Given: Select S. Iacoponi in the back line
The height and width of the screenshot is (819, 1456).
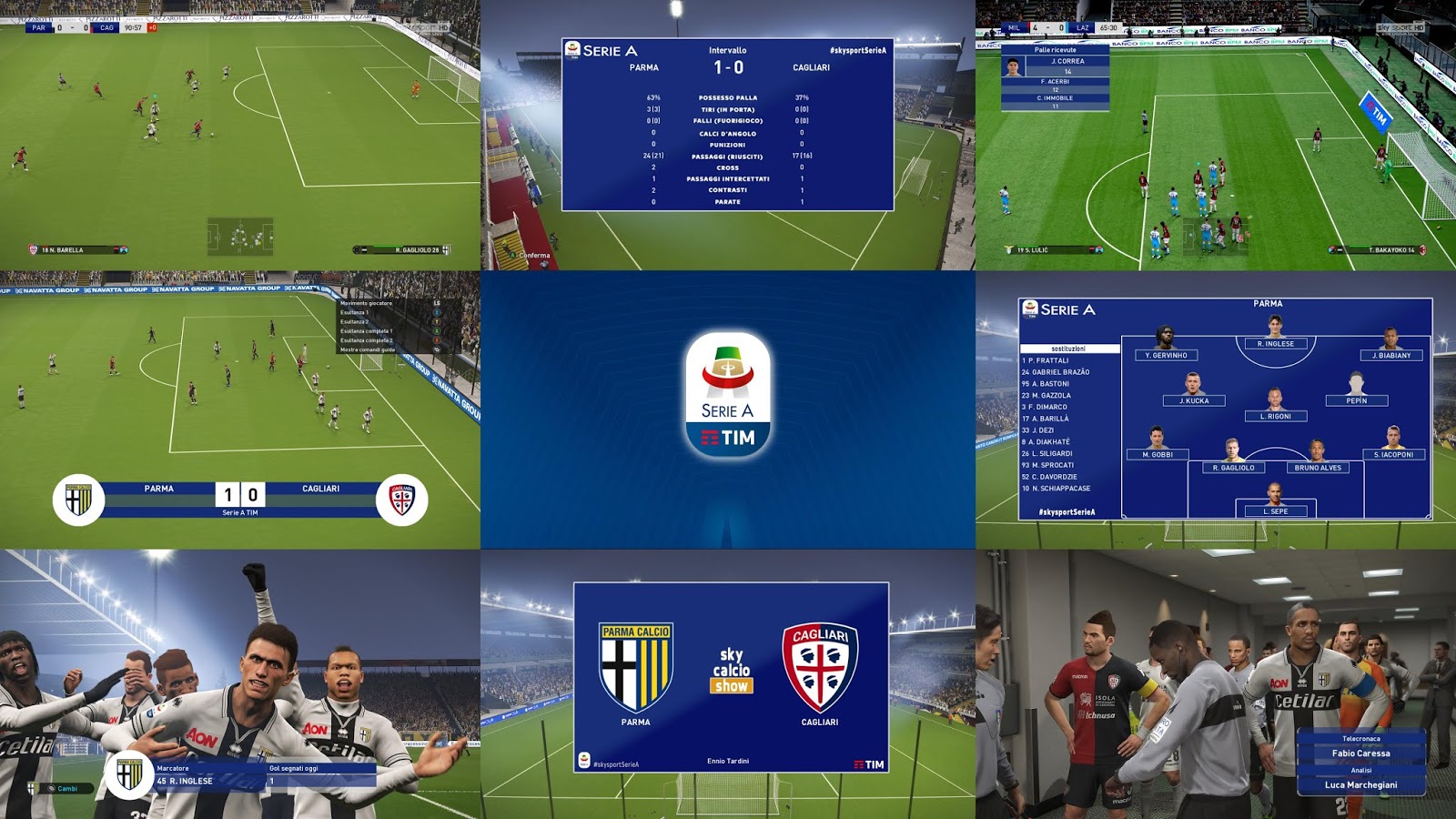Looking at the screenshot, I should [1393, 454].
